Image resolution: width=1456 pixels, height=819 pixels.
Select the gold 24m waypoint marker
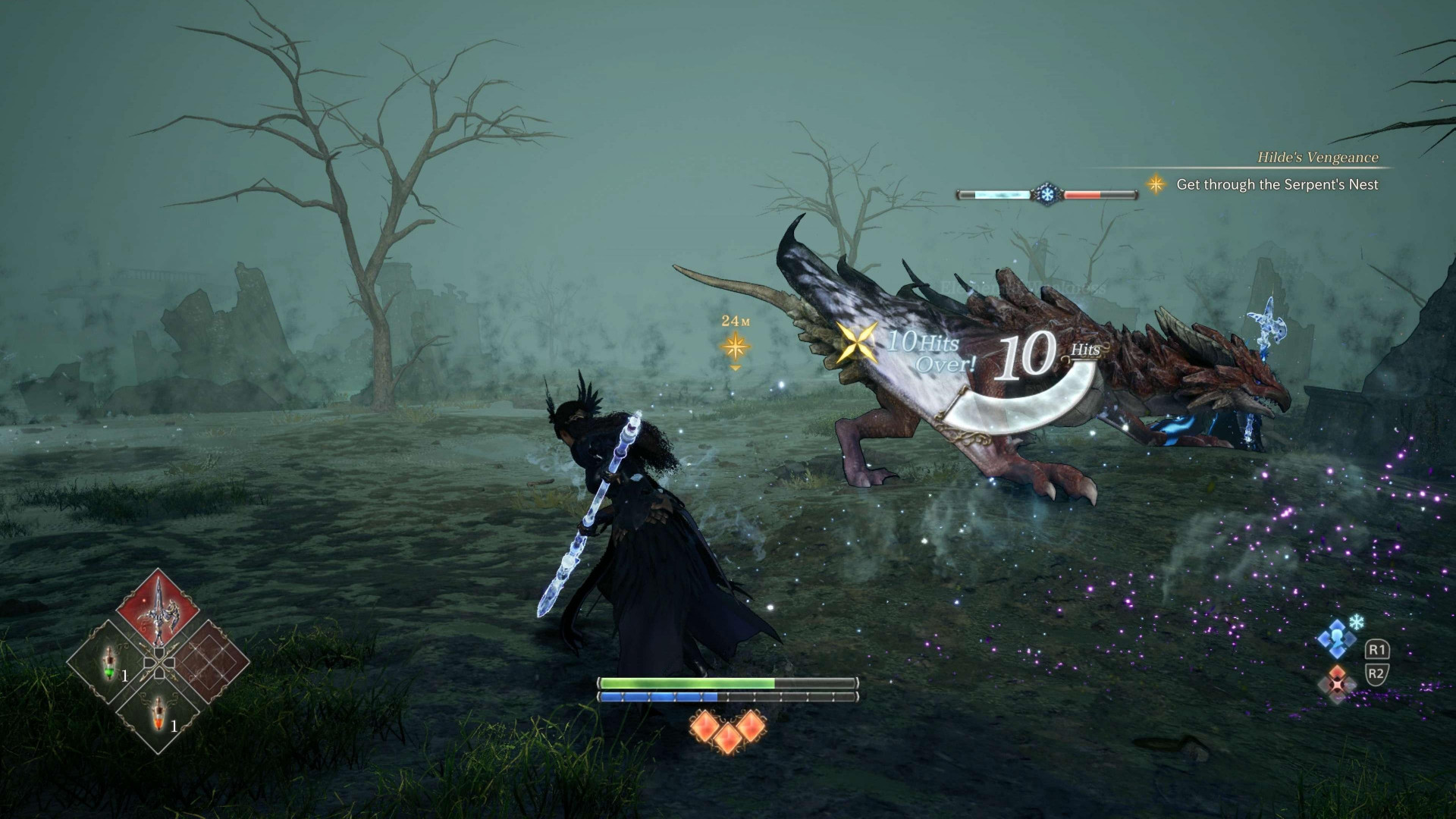(734, 347)
